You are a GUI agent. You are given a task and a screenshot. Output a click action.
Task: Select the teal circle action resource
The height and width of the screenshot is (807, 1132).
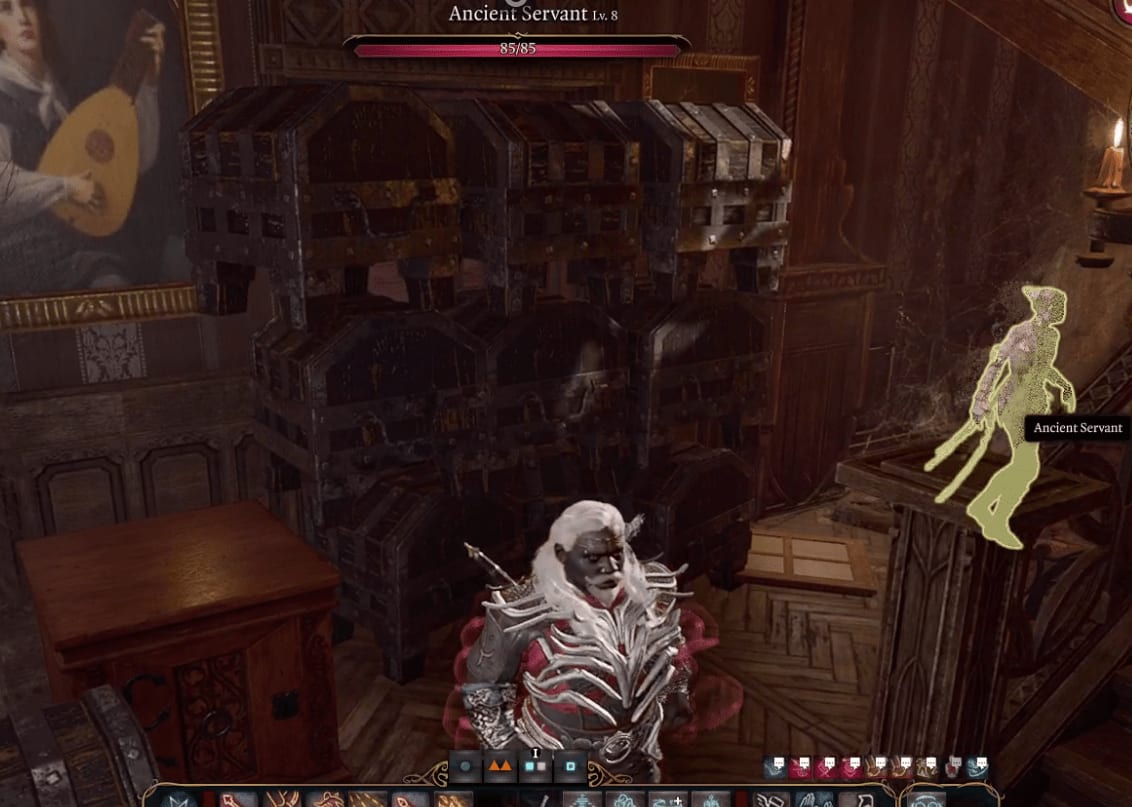(x=466, y=768)
